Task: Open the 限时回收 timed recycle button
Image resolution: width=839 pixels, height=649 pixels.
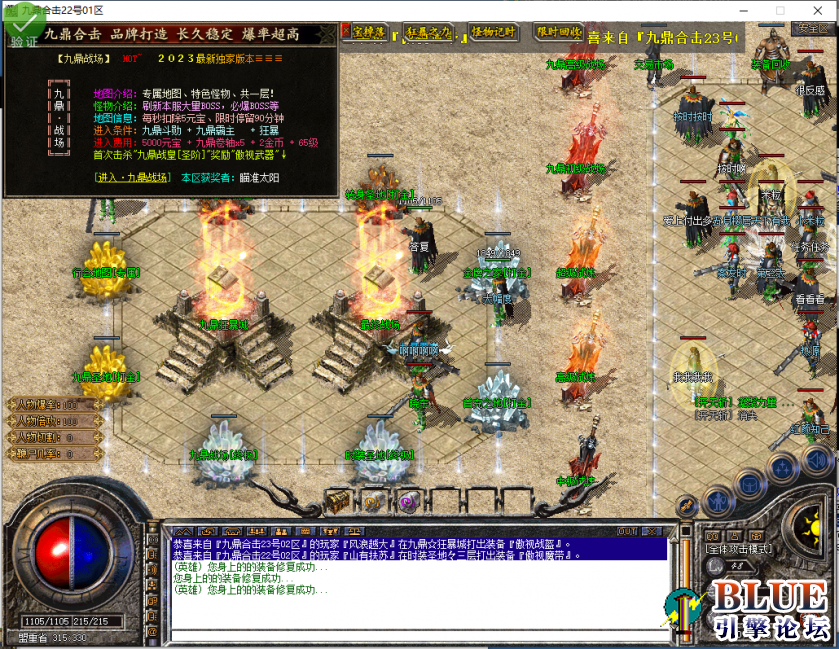Action: (x=558, y=32)
